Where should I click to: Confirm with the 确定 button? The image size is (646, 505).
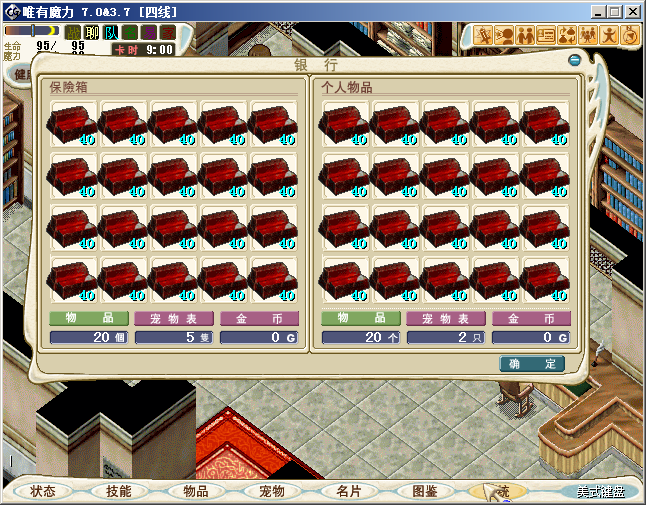532,364
